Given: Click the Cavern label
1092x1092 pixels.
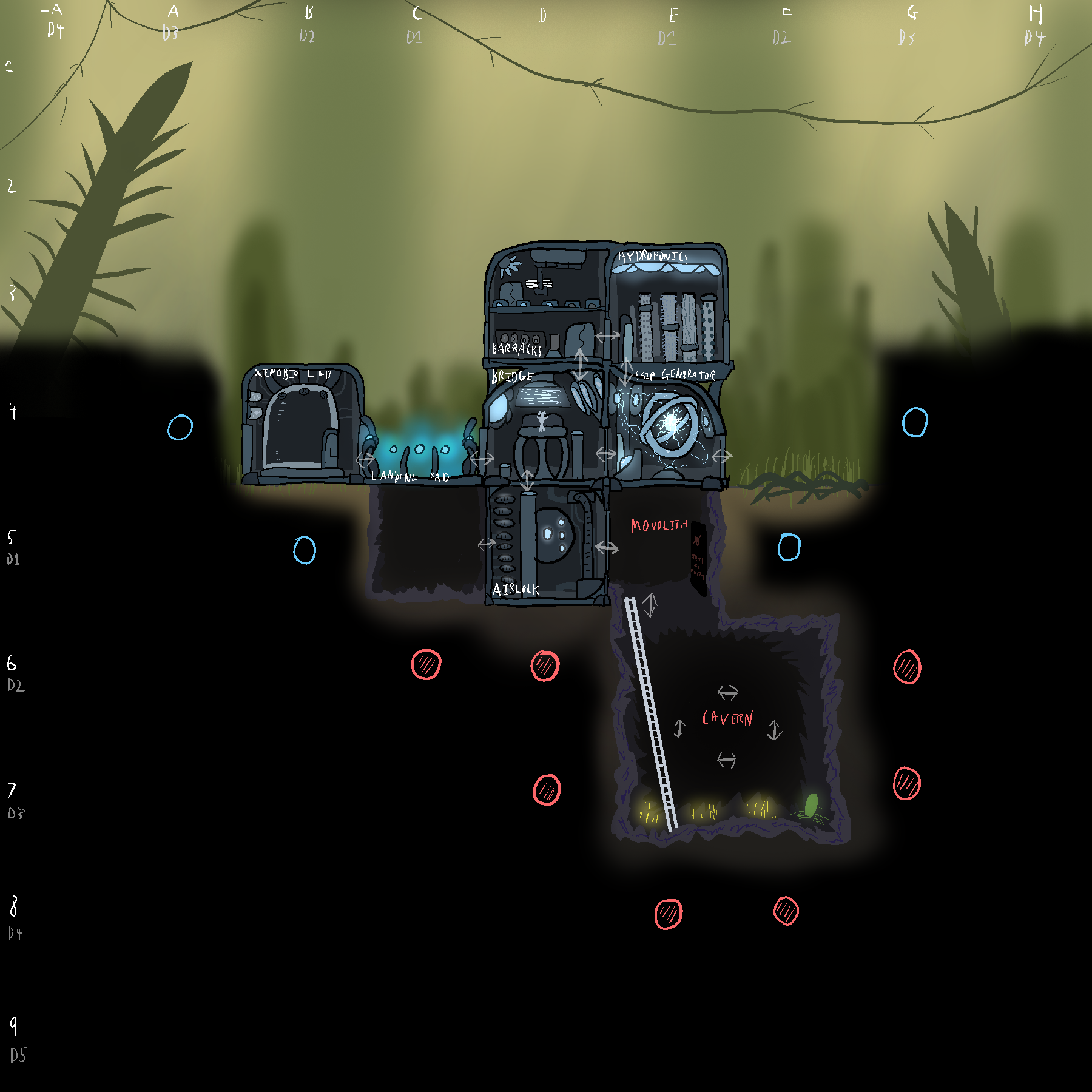Looking at the screenshot, I should (x=727, y=718).
